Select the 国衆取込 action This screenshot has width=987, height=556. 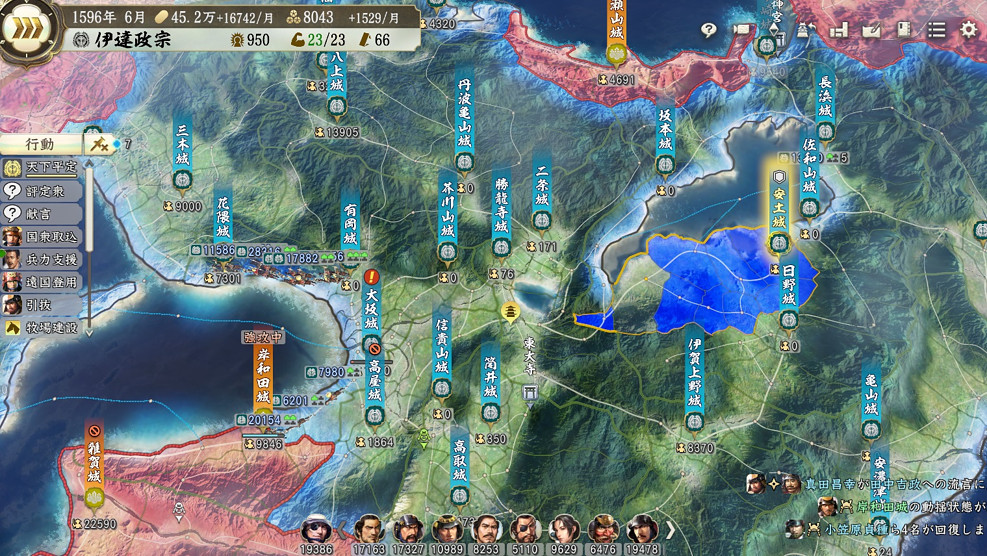(44, 236)
